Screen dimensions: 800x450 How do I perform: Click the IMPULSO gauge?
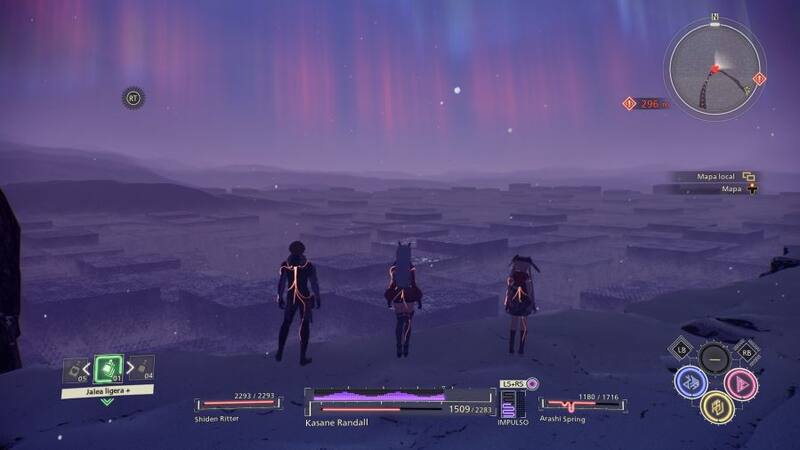(512, 404)
